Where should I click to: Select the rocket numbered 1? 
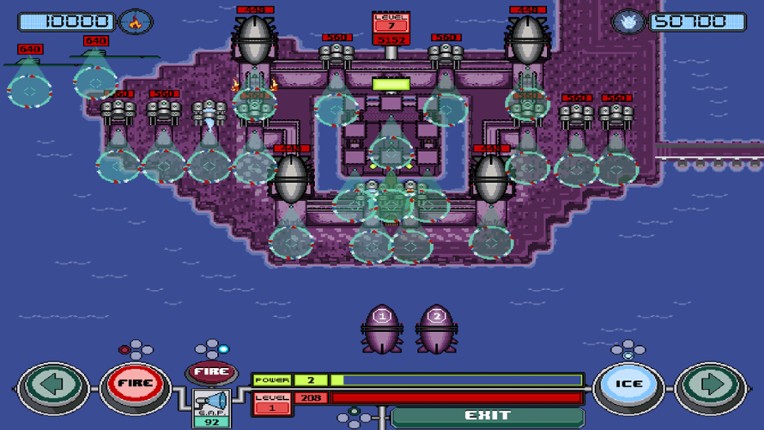click(380, 328)
